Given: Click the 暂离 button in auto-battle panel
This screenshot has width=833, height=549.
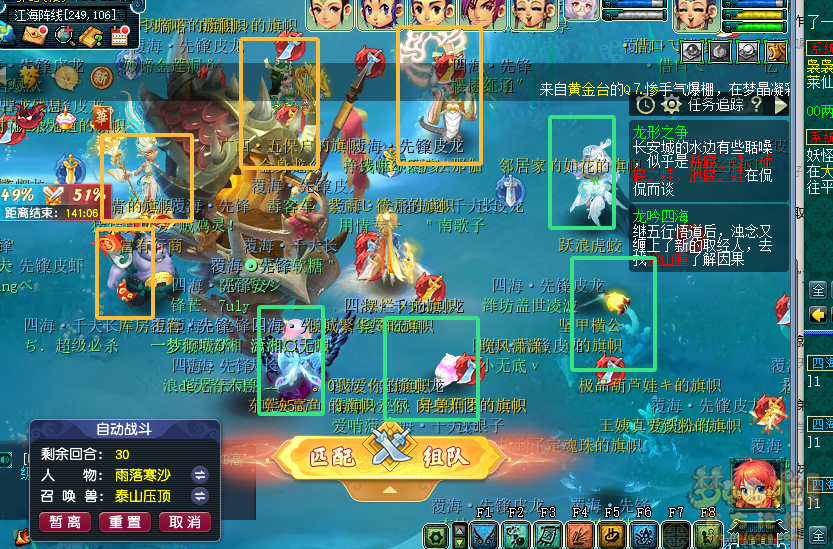Looking at the screenshot, I should point(64,522).
